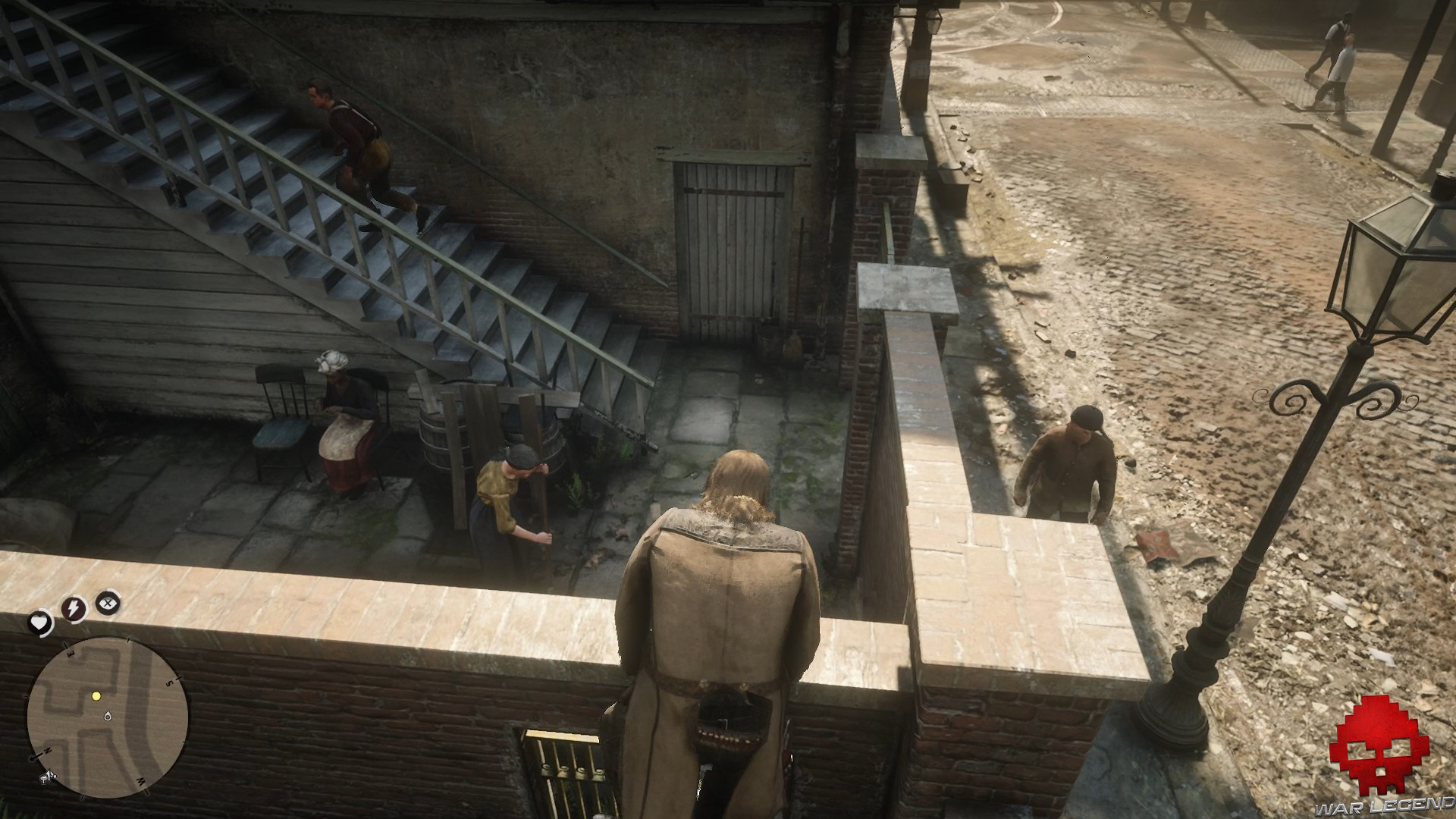Click the S compass marker on the minimap

(170, 682)
